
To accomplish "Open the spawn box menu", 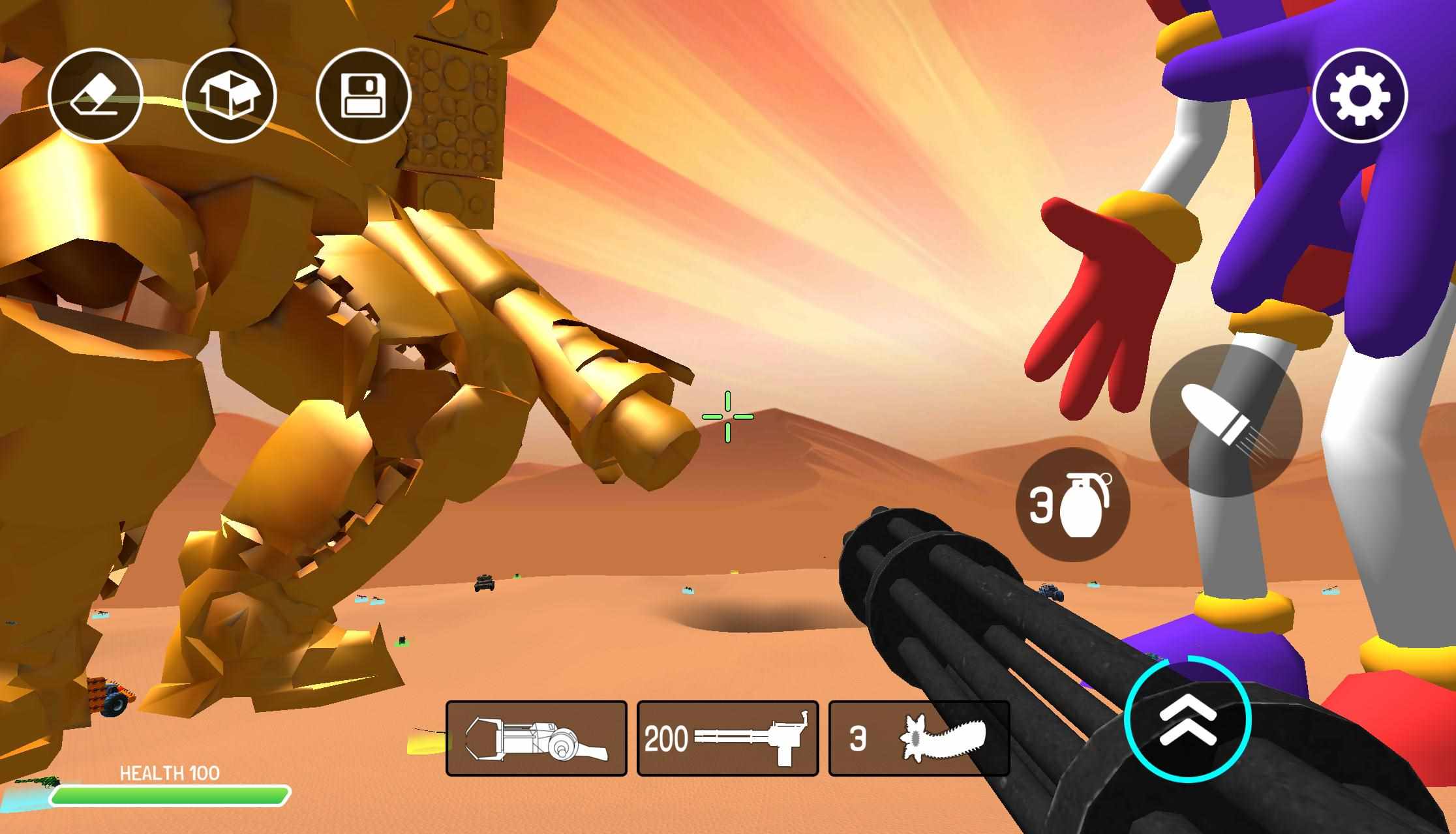I will click(x=230, y=96).
